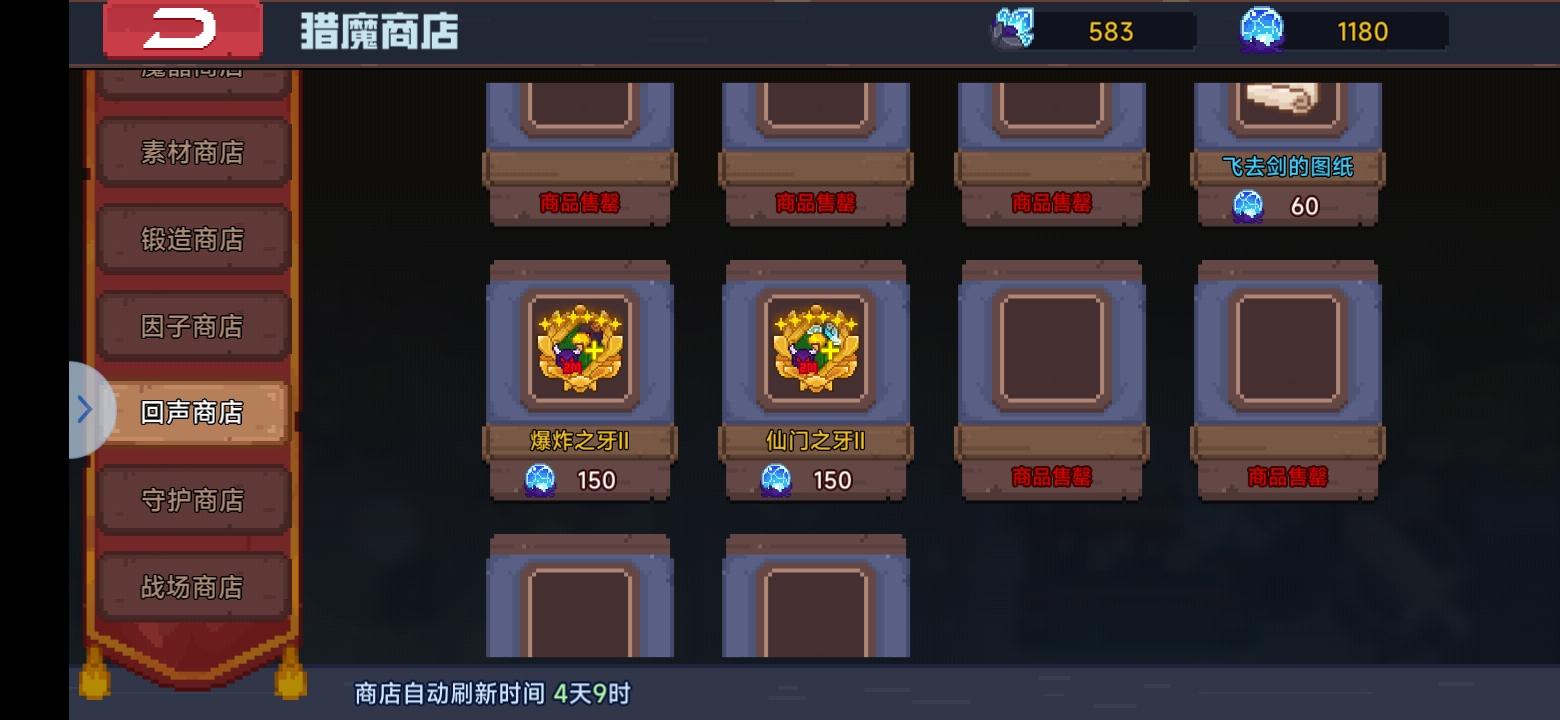Image resolution: width=1560 pixels, height=720 pixels.
Task: Collapse the sidebar using the left chevron arrow
Action: 85,408
